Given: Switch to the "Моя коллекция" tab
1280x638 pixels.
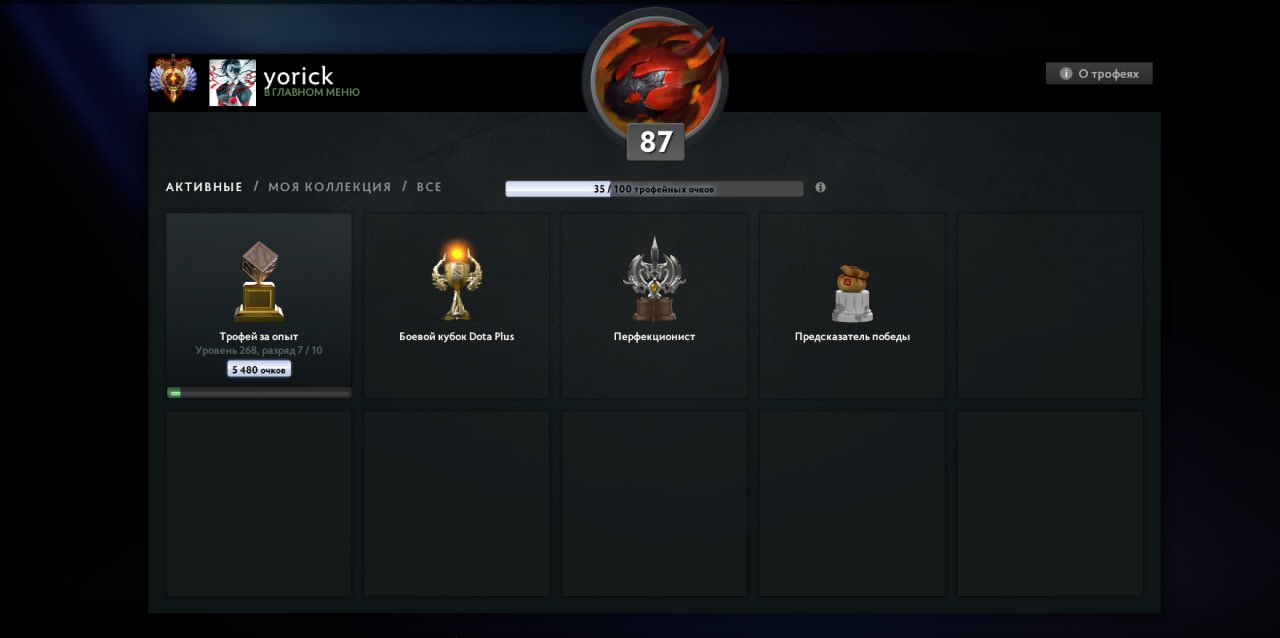Looking at the screenshot, I should 329,187.
